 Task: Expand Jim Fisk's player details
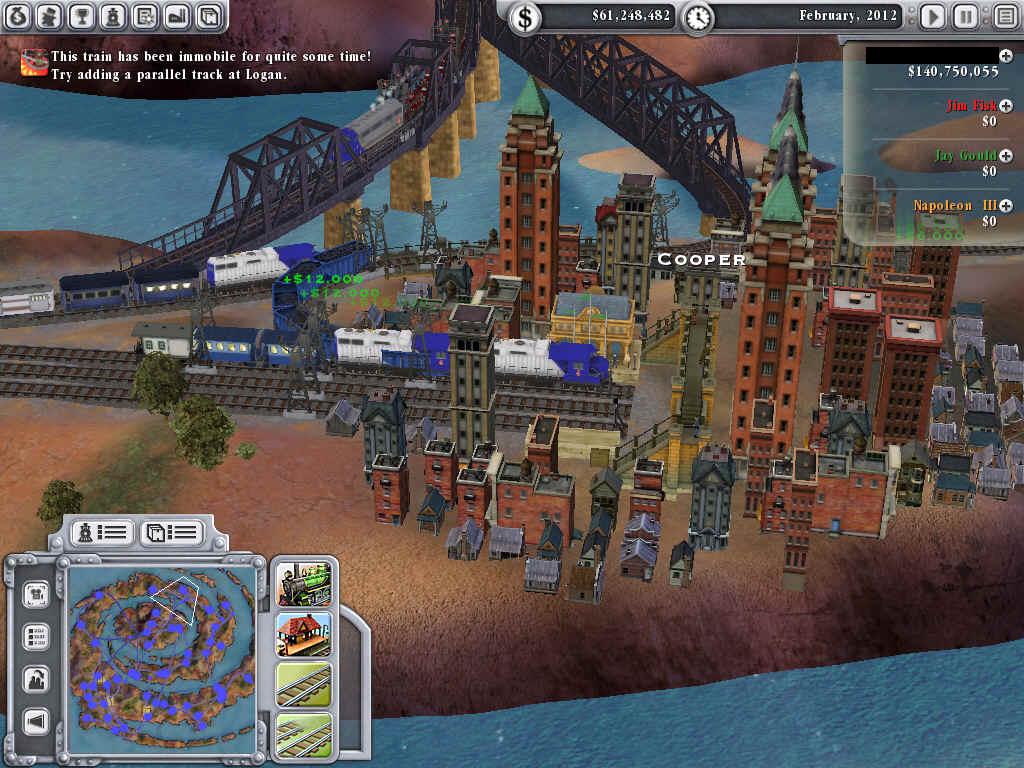[x=1005, y=105]
